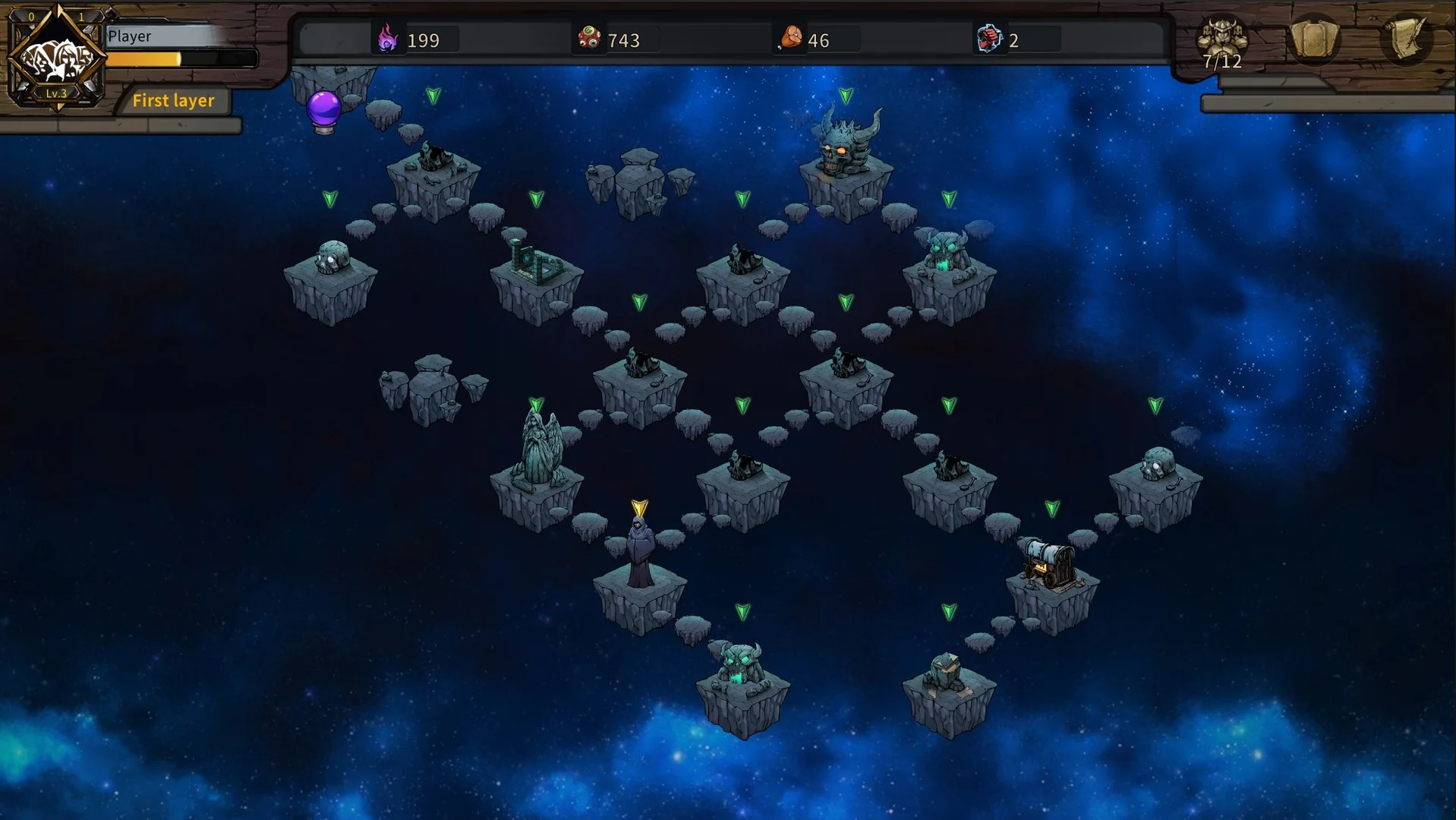This screenshot has width=1456, height=820.
Task: Click the purple crystal orb
Action: point(324,110)
